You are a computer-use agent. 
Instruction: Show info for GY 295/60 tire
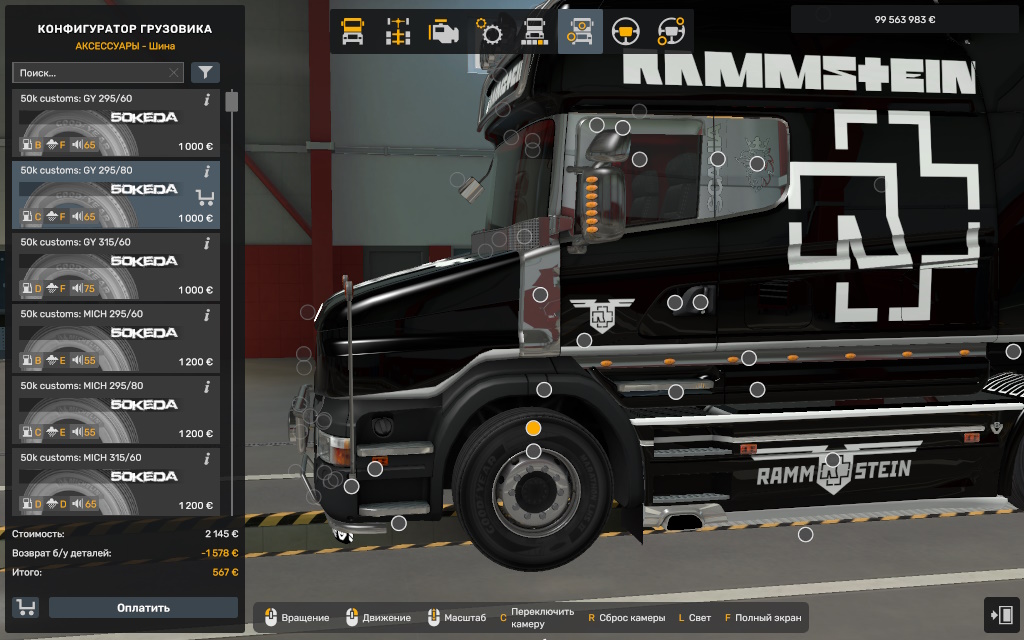coord(207,99)
